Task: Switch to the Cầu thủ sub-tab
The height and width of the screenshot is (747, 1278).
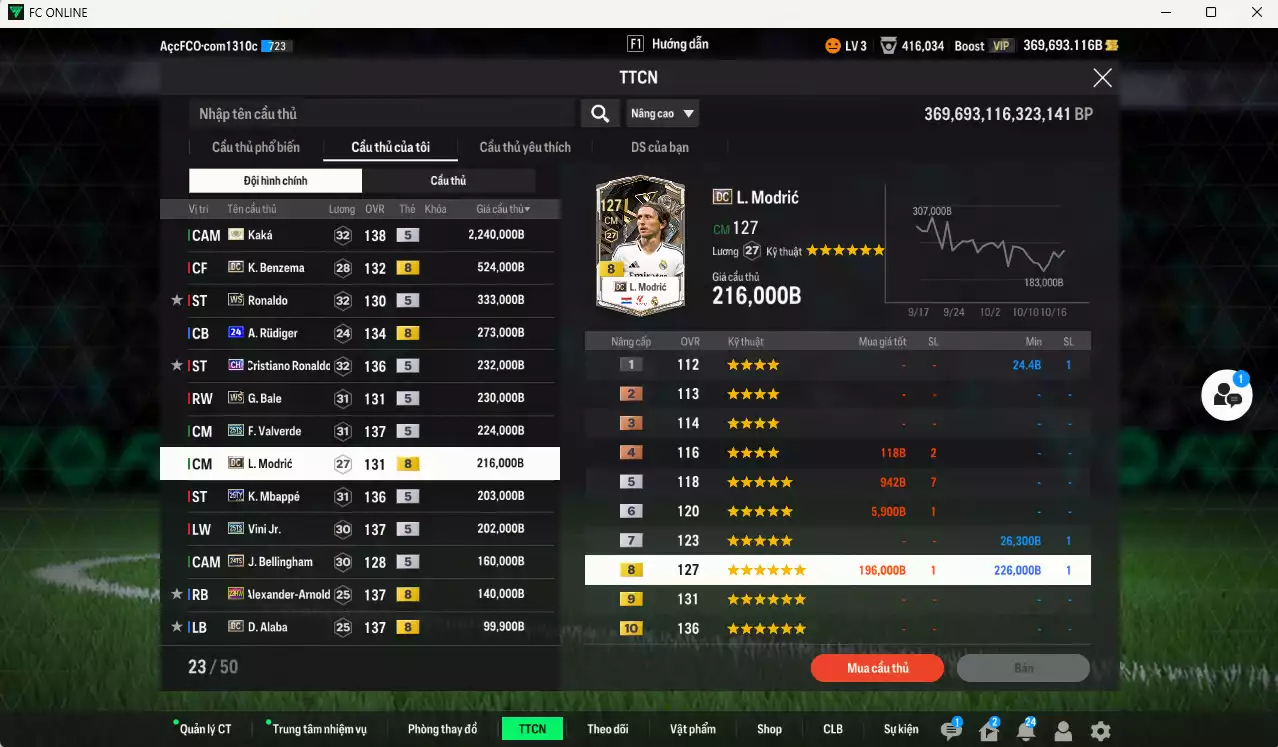Action: click(x=448, y=181)
